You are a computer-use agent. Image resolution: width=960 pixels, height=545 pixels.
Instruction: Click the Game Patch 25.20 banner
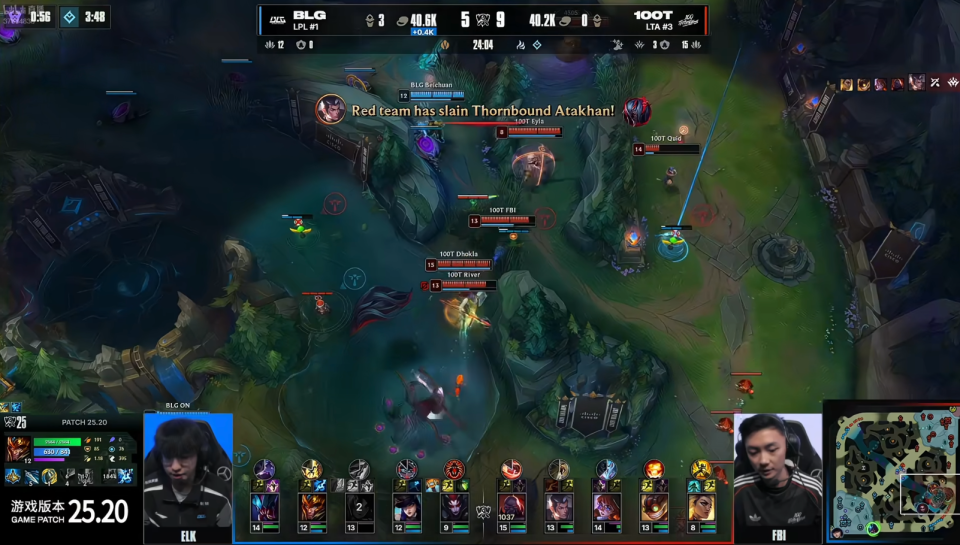(x=70, y=511)
